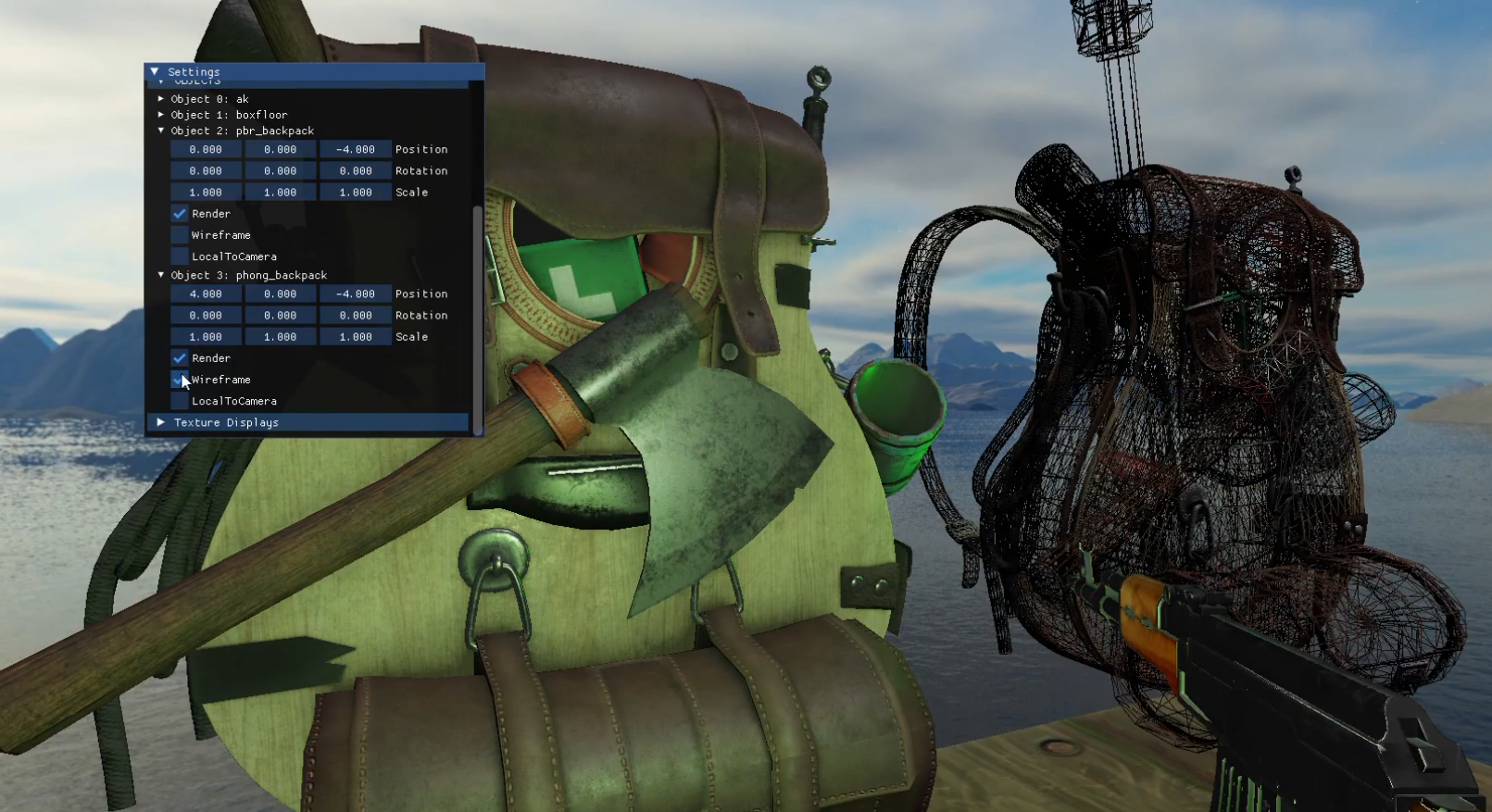Image resolution: width=1492 pixels, height=812 pixels.
Task: Toggle Render checkbox for pbr_backpack
Action: [x=180, y=214]
